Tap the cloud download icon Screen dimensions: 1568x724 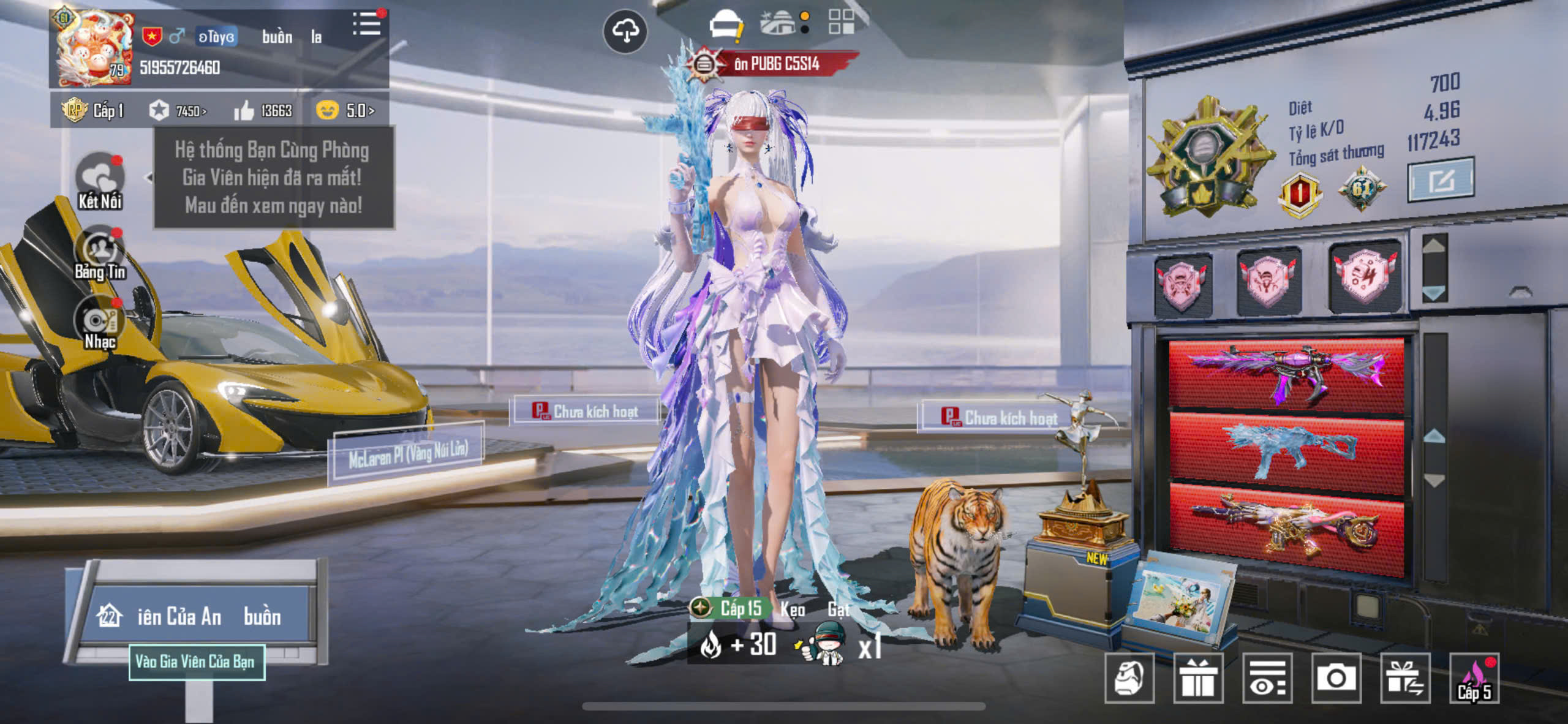tap(625, 31)
